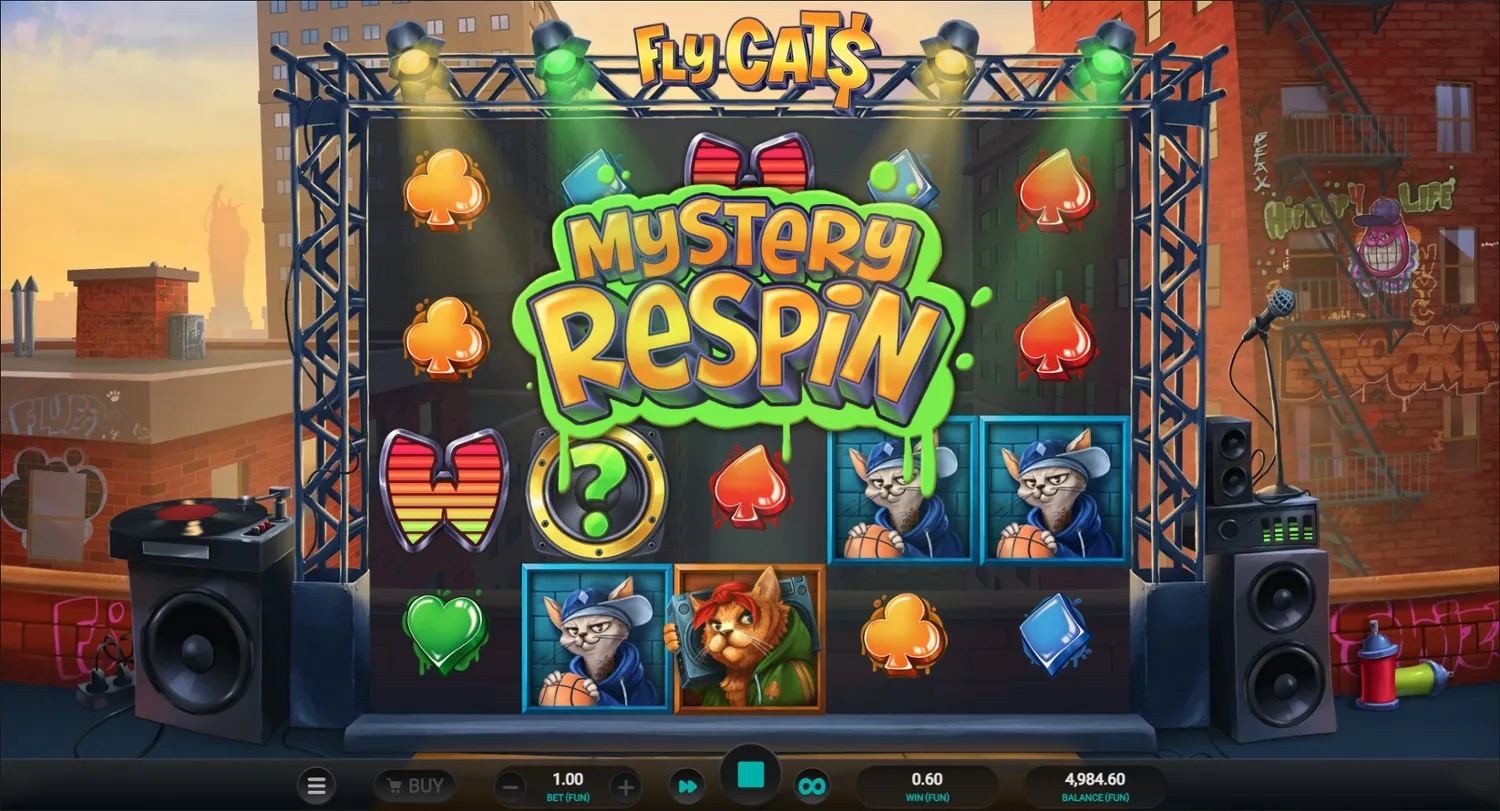The image size is (1500, 811).
Task: Decrease the bet amount
Action: point(510,785)
